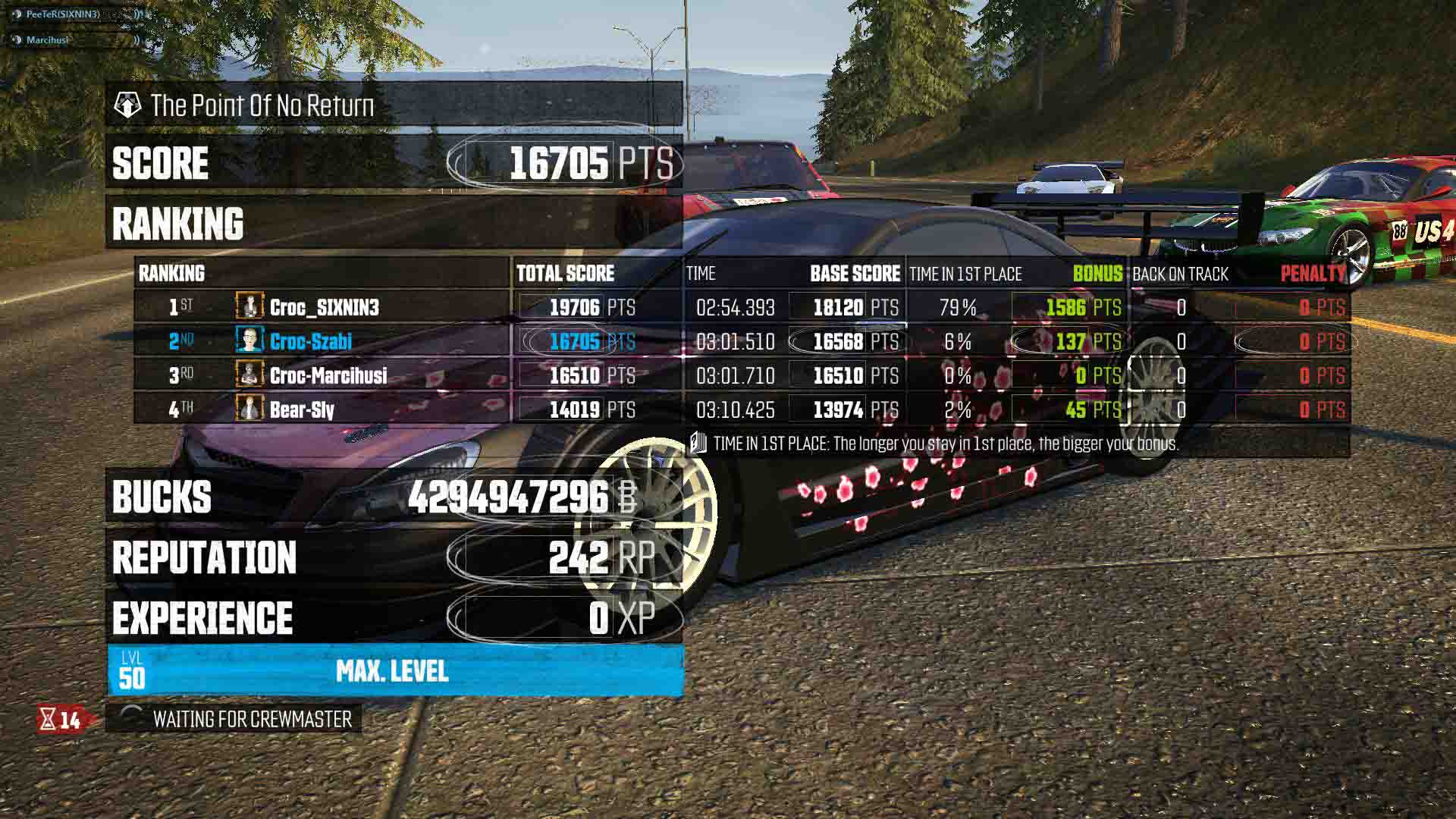Click the Marcihusi voice chat entry

pyautogui.click(x=47, y=39)
